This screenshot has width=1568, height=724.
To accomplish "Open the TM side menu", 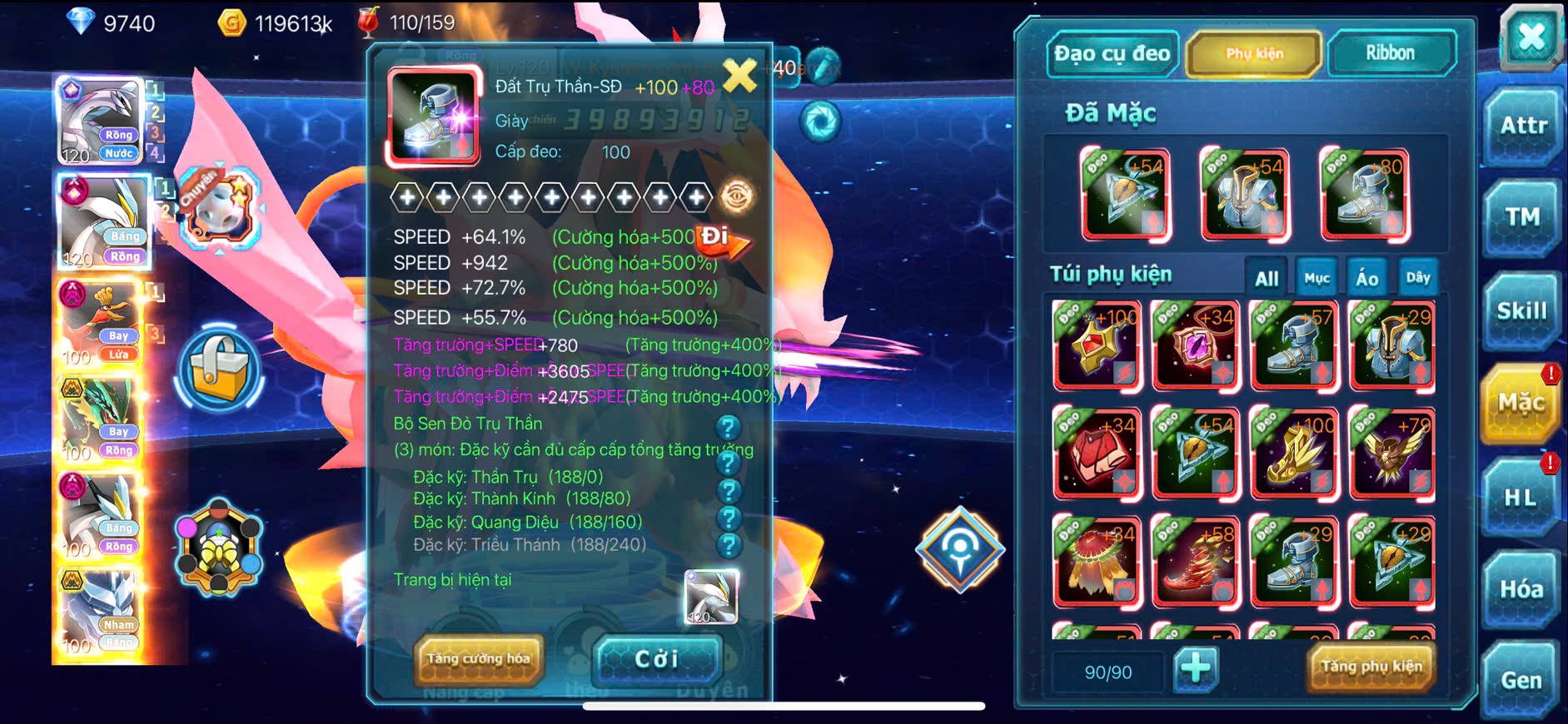I will pos(1523,218).
